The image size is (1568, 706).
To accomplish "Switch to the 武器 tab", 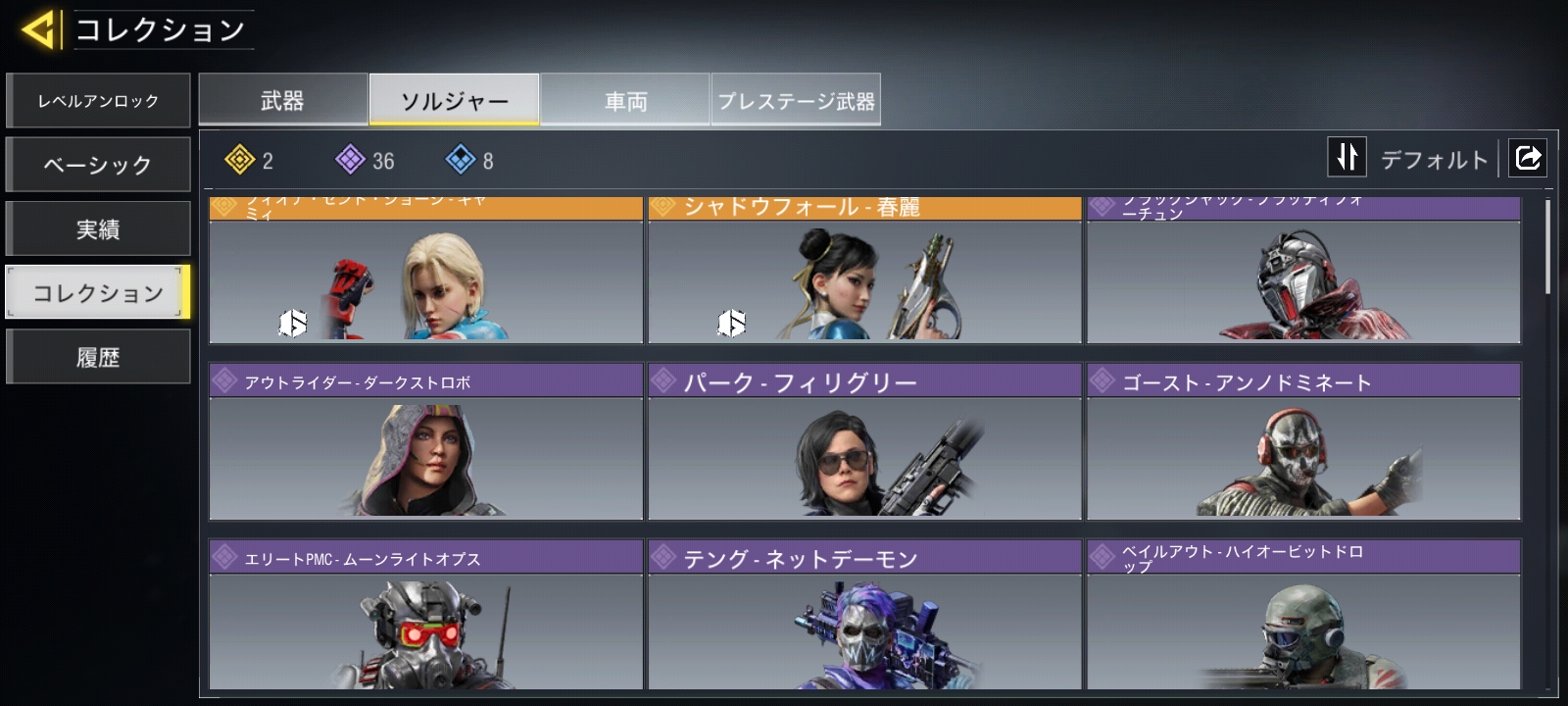I will click(282, 101).
